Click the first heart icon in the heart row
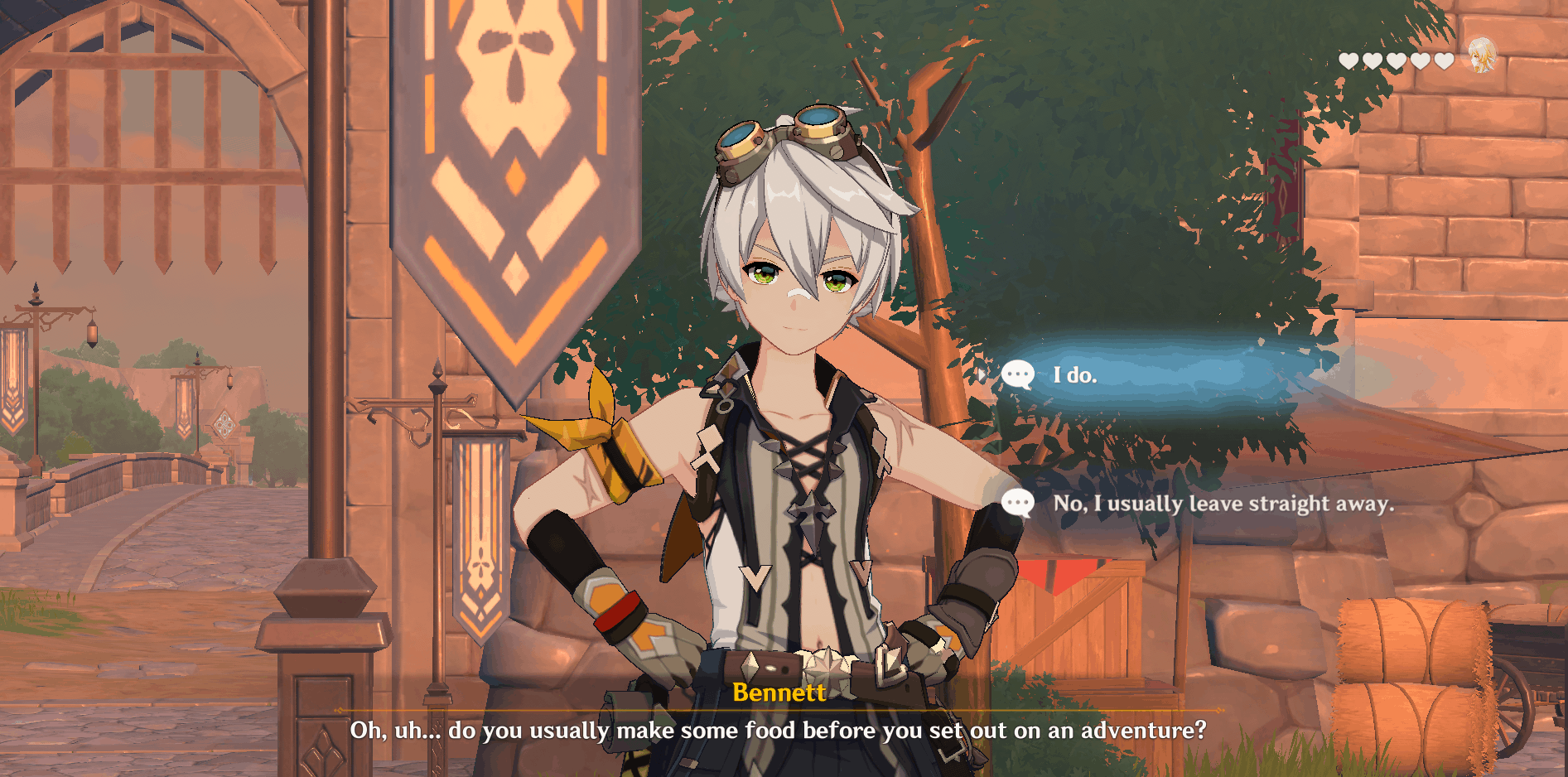Screen dimensions: 1568x777 point(1349,60)
